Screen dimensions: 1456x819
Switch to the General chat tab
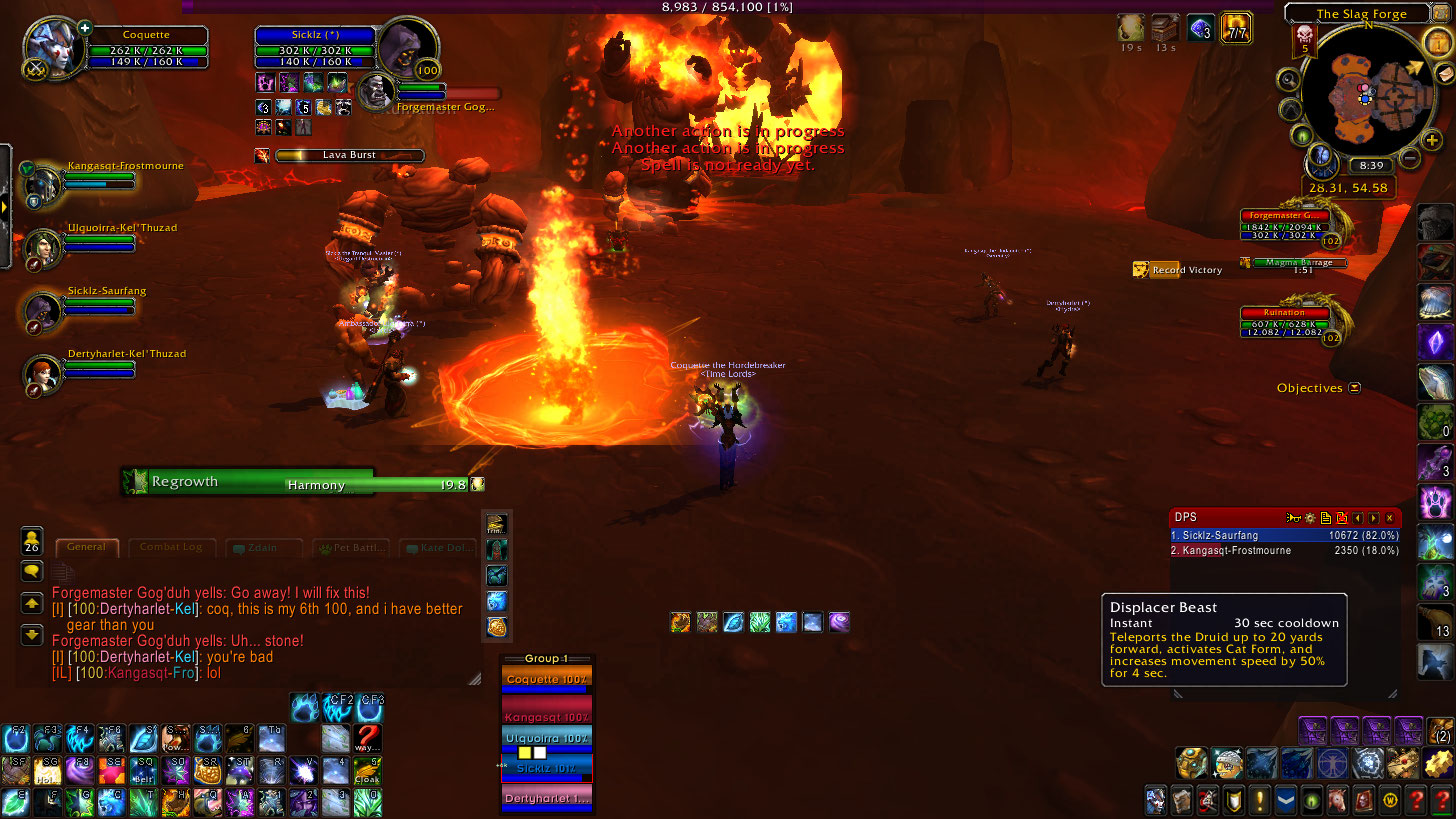click(87, 547)
